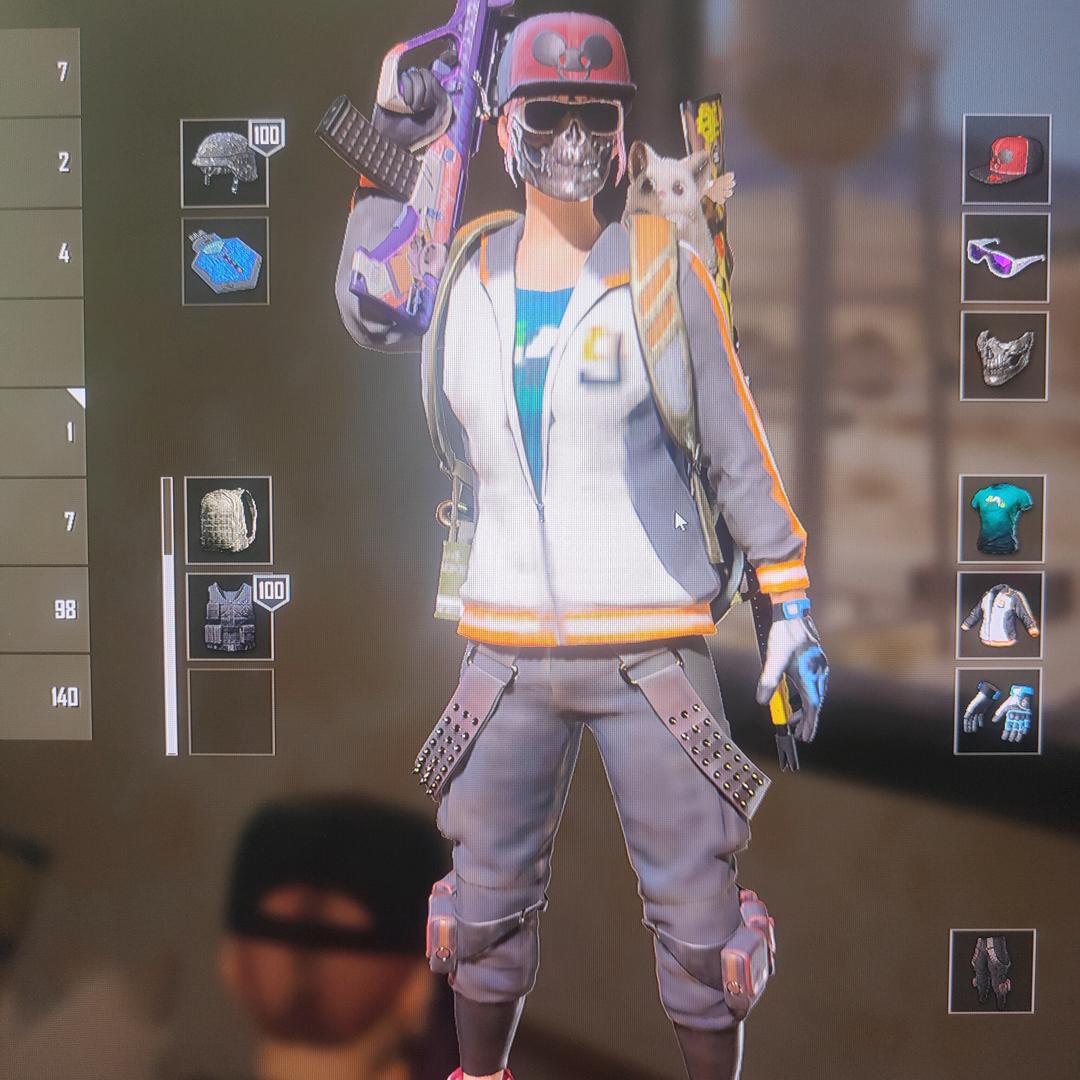The image size is (1080, 1080).
Task: Click the white sunglasses slot
Action: tap(1005, 258)
